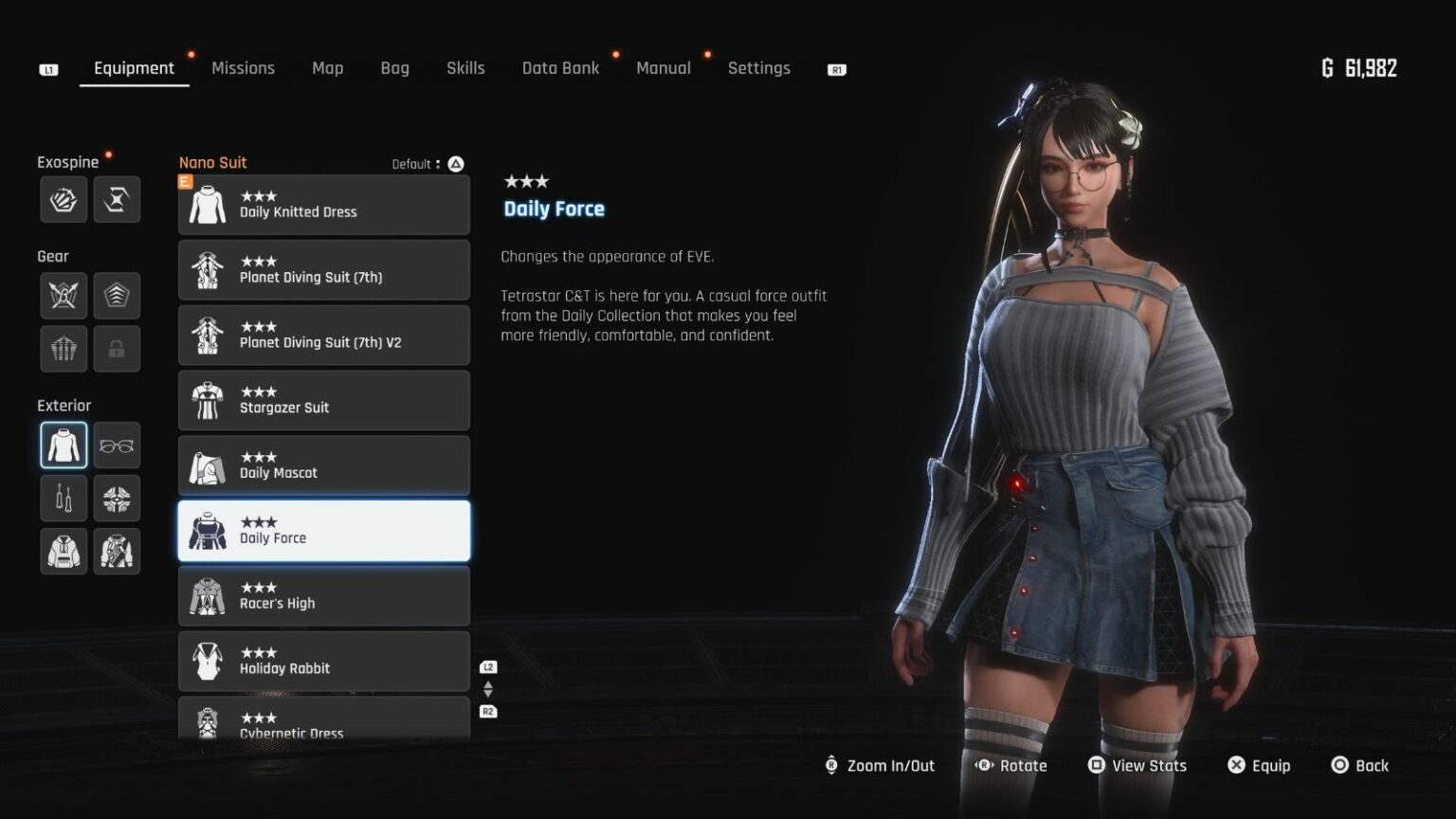This screenshot has height=819, width=1456.
Task: Select the first Exospine slot icon
Action: point(63,199)
